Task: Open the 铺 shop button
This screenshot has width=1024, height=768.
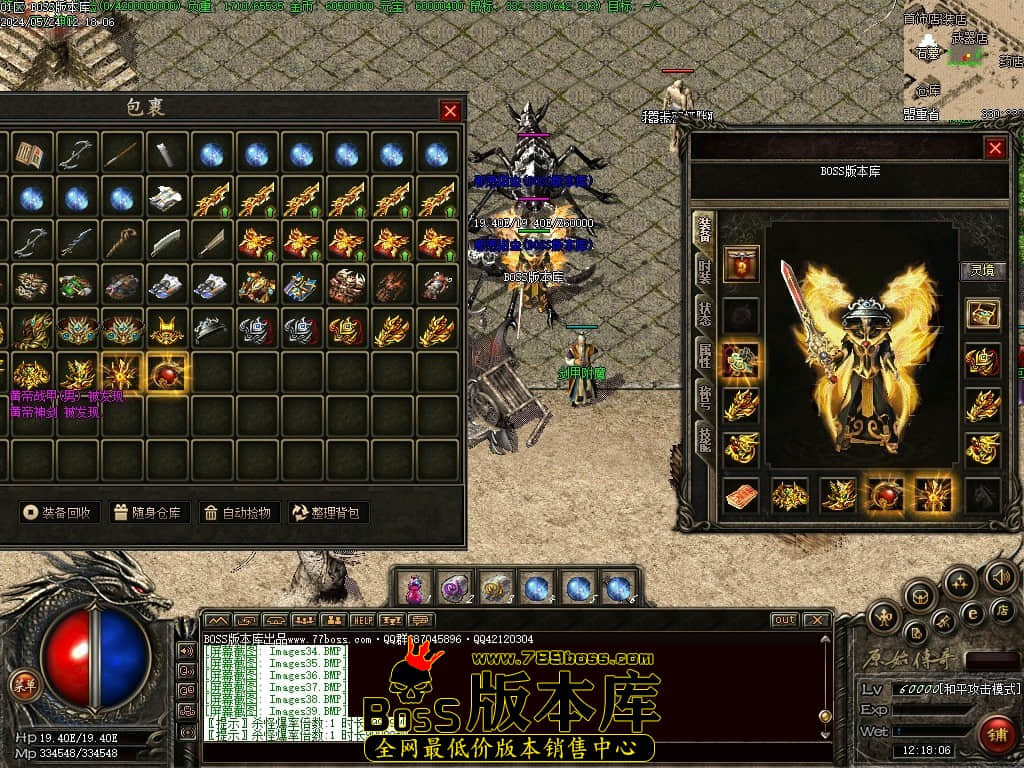Action: point(997,733)
